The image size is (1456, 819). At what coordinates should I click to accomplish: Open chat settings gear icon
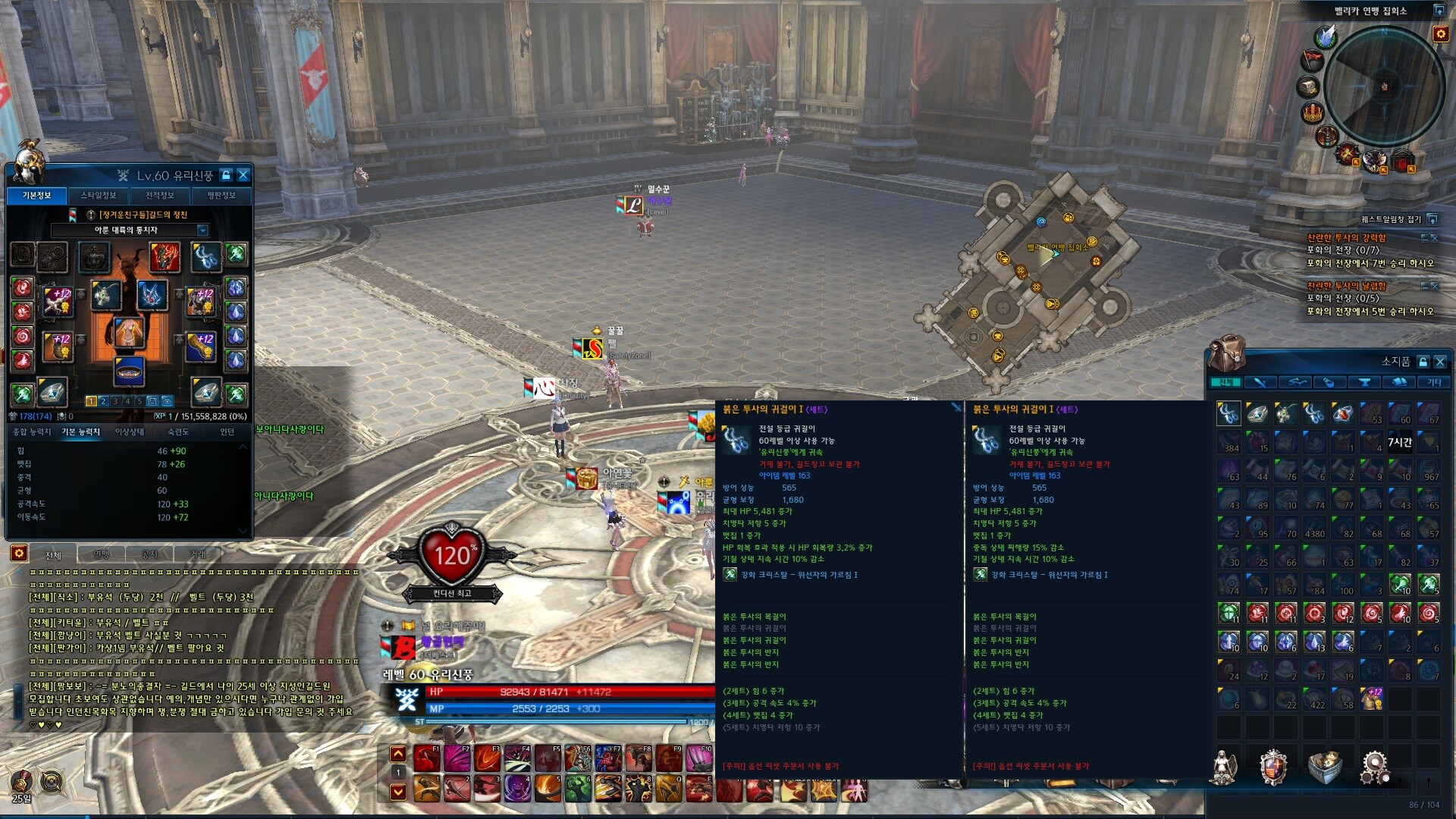point(19,554)
